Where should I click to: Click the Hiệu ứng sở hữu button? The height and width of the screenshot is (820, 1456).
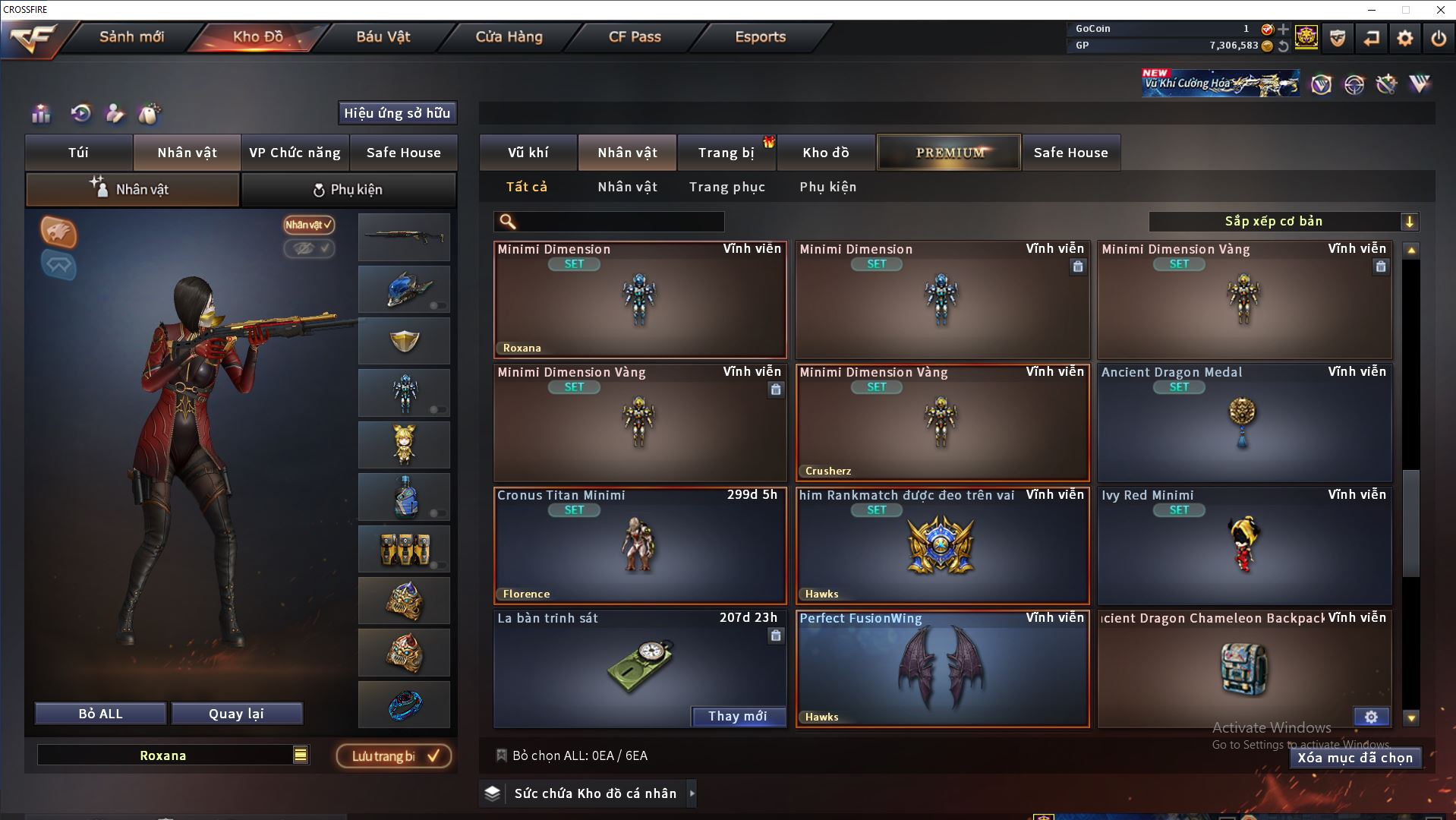tap(397, 113)
